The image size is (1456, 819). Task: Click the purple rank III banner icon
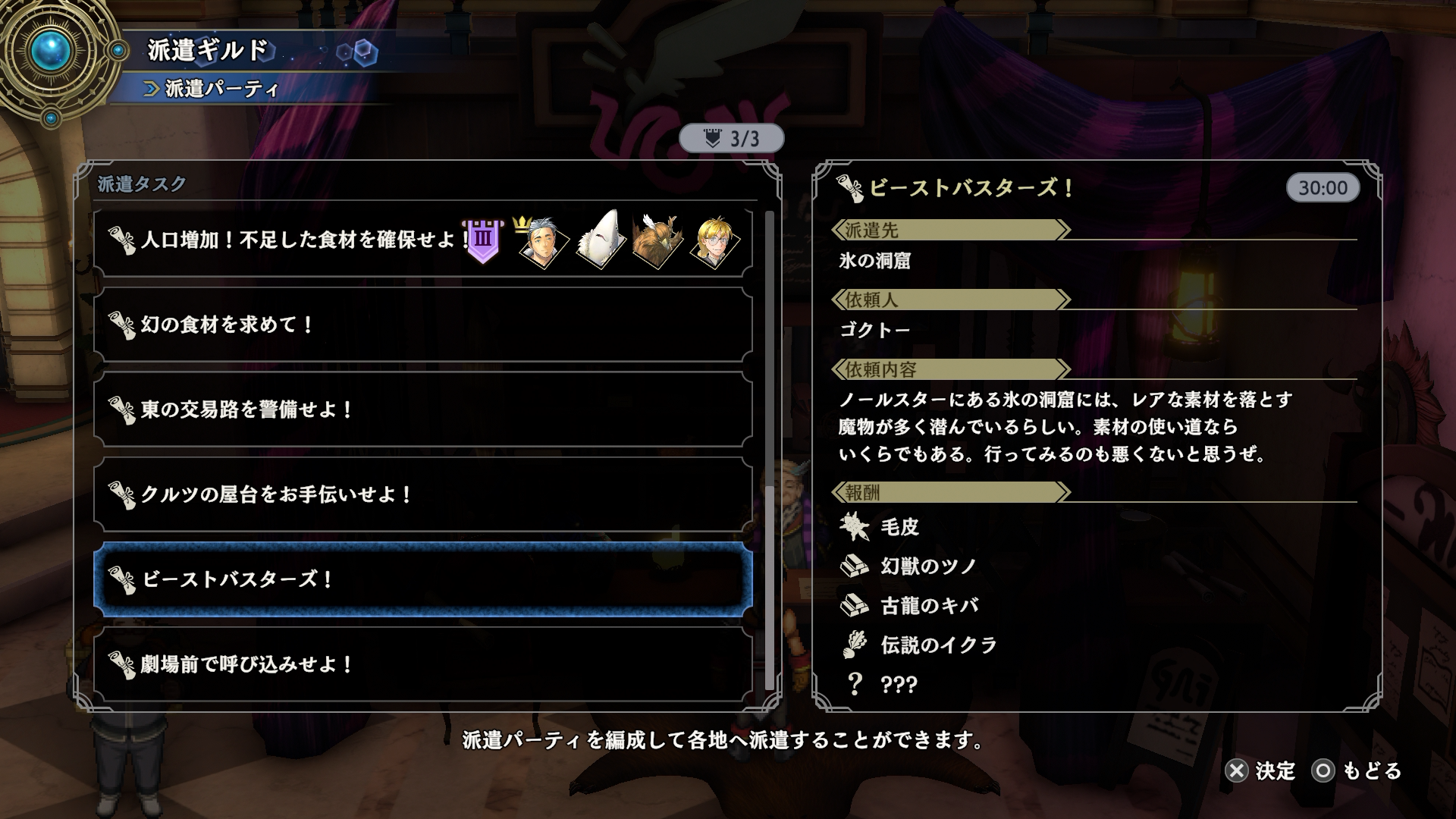click(483, 241)
